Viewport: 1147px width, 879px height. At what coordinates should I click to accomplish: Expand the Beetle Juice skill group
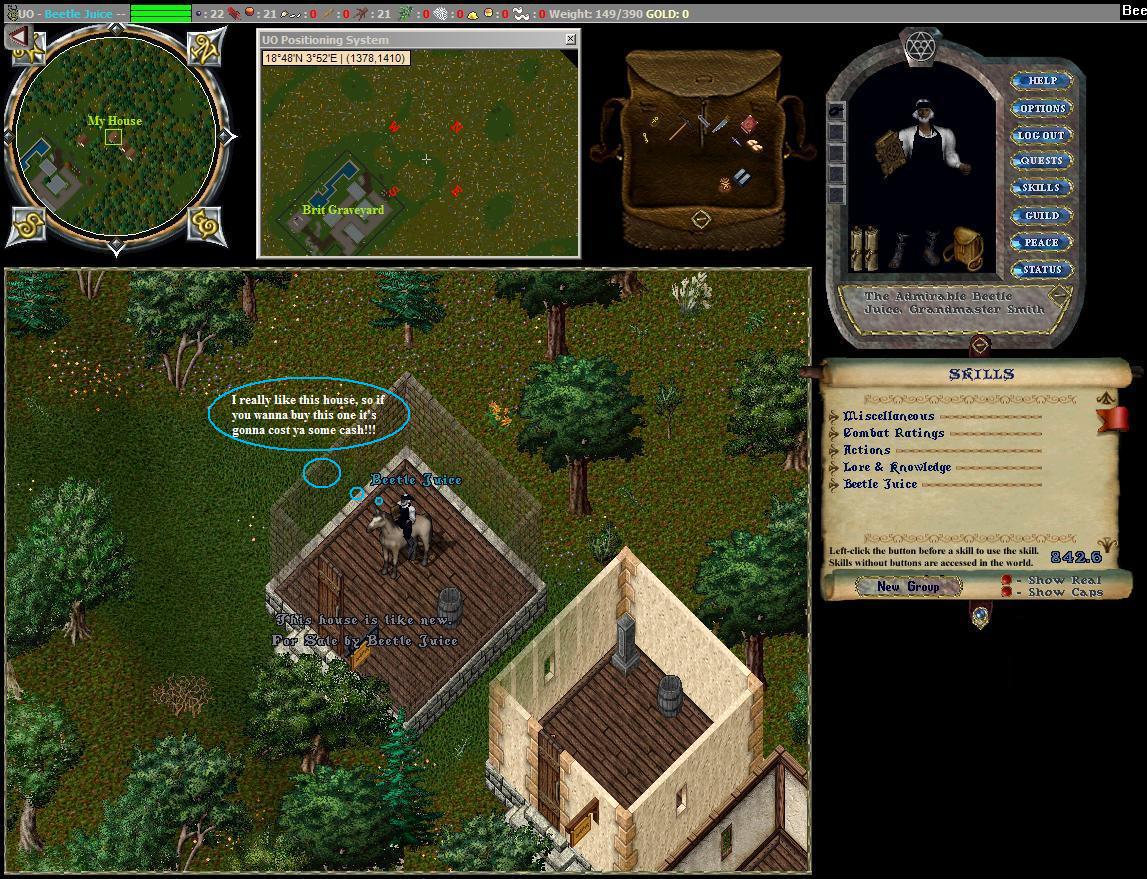click(835, 484)
